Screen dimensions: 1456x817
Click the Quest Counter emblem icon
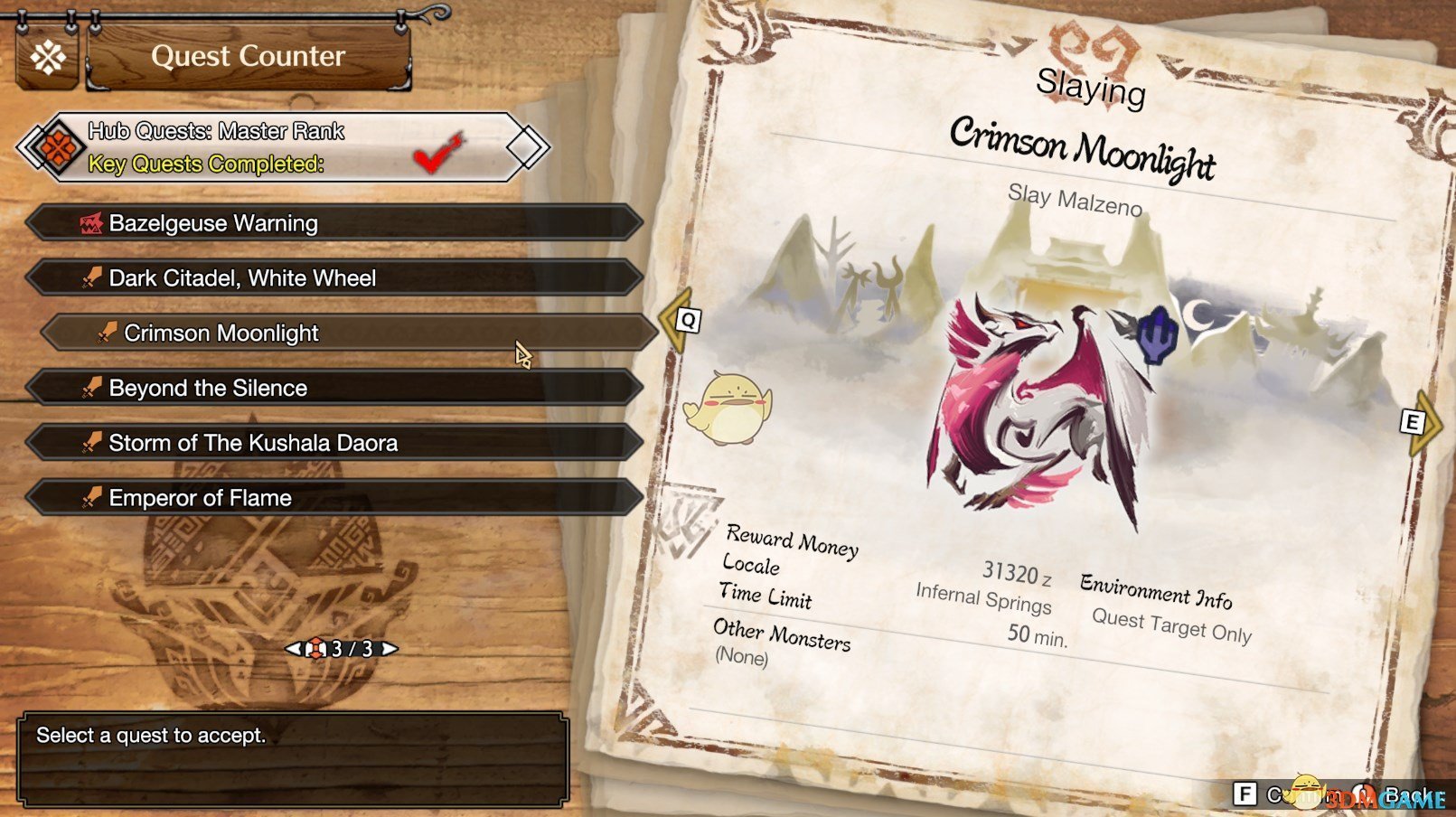tap(49, 58)
